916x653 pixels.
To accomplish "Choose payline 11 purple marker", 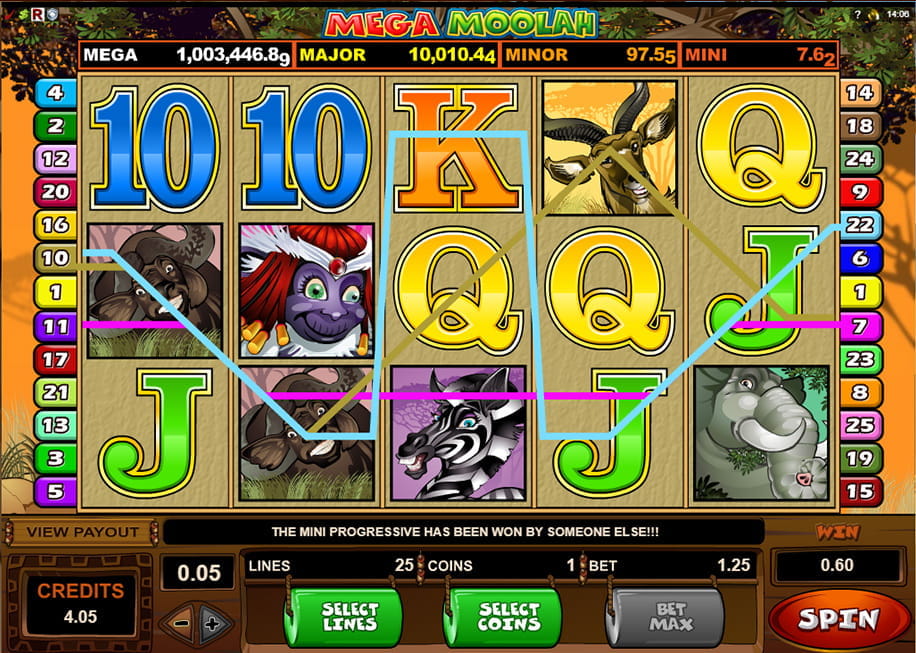I will coord(54,325).
